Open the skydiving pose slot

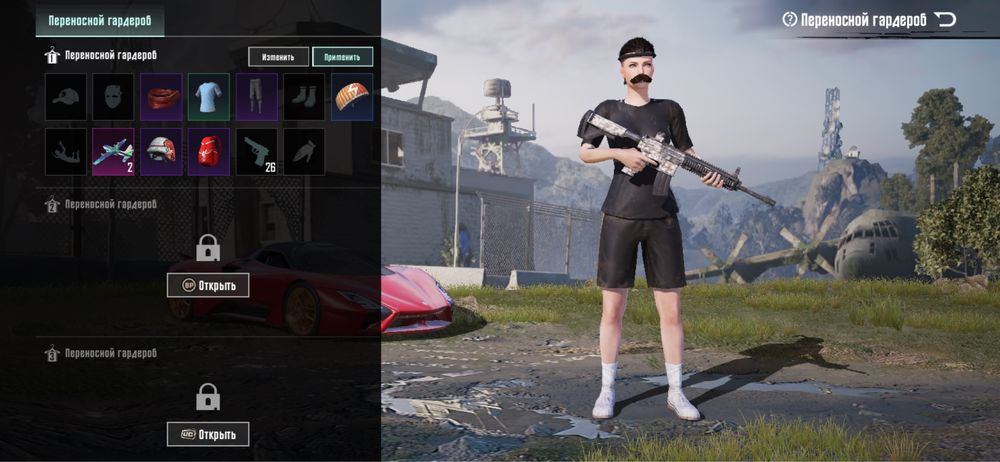pos(65,152)
